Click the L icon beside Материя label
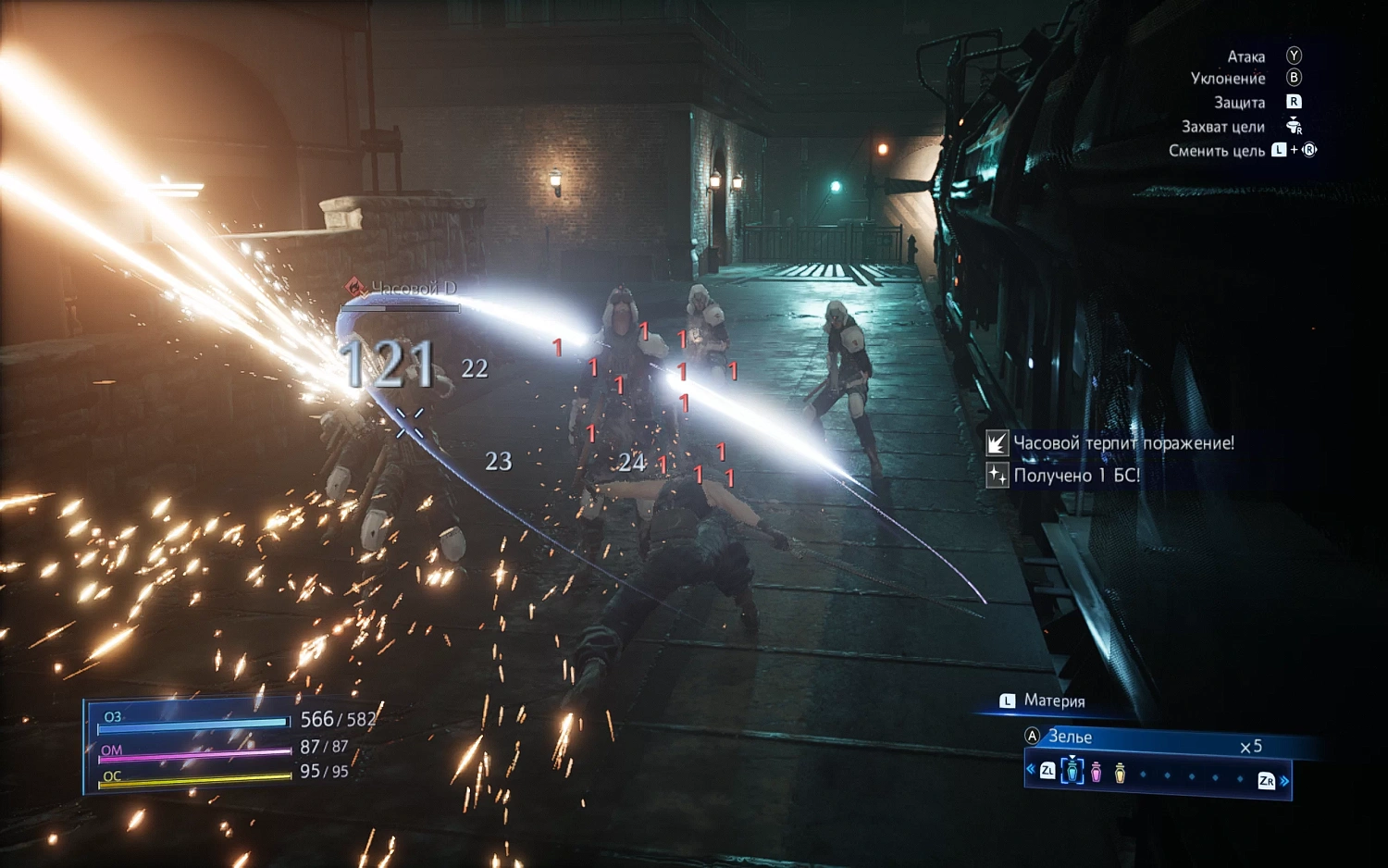The image size is (1388, 868). [x=1007, y=701]
